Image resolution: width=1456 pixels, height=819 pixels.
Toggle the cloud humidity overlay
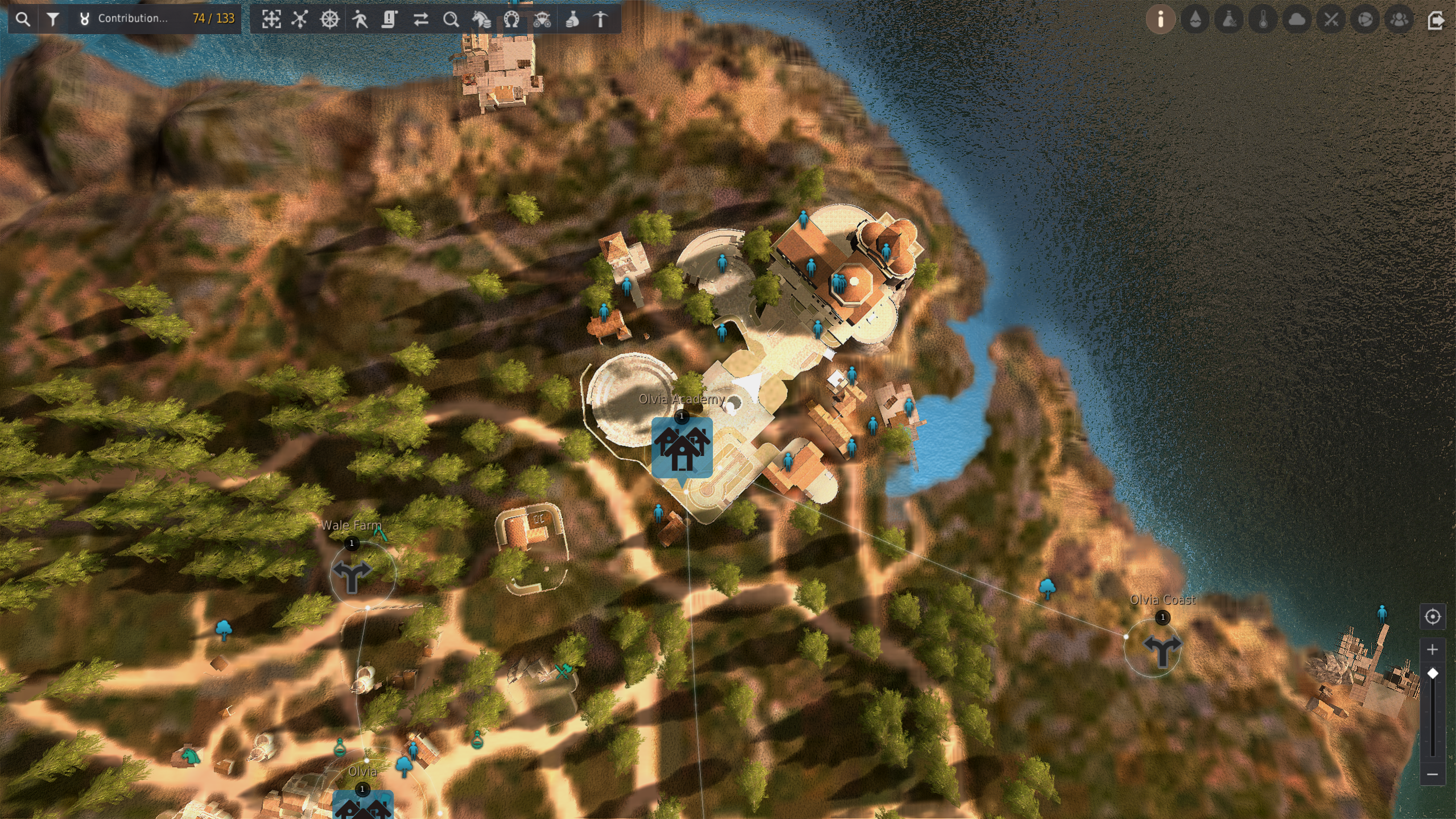click(x=1297, y=19)
